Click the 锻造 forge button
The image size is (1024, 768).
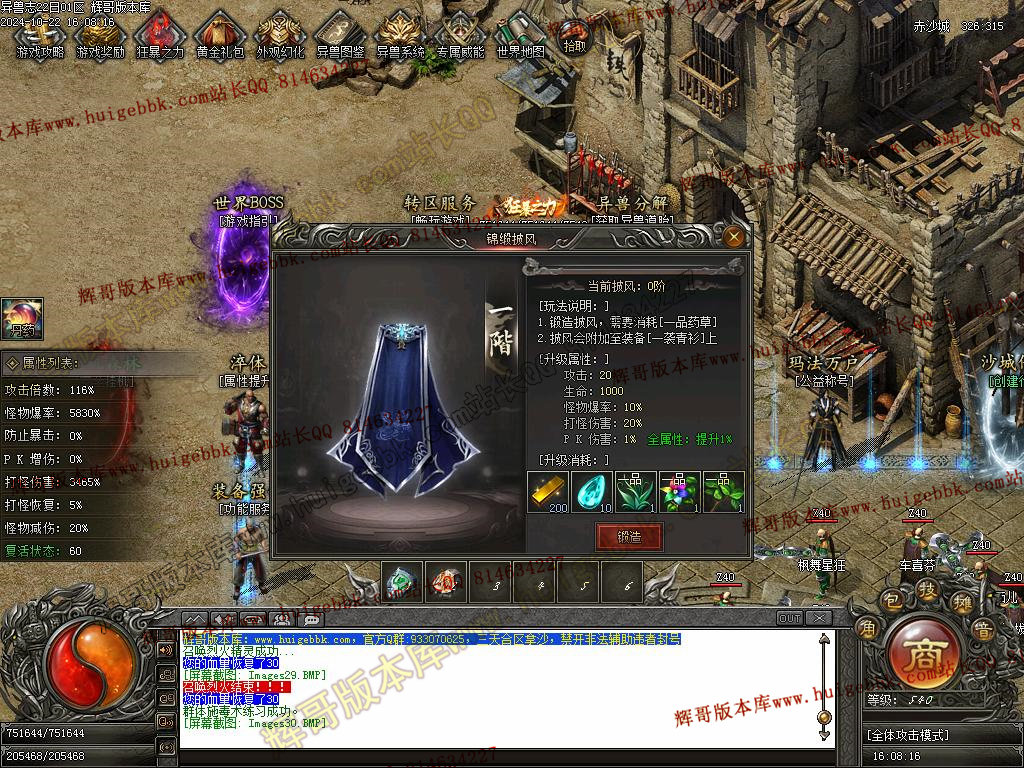pyautogui.click(x=629, y=537)
